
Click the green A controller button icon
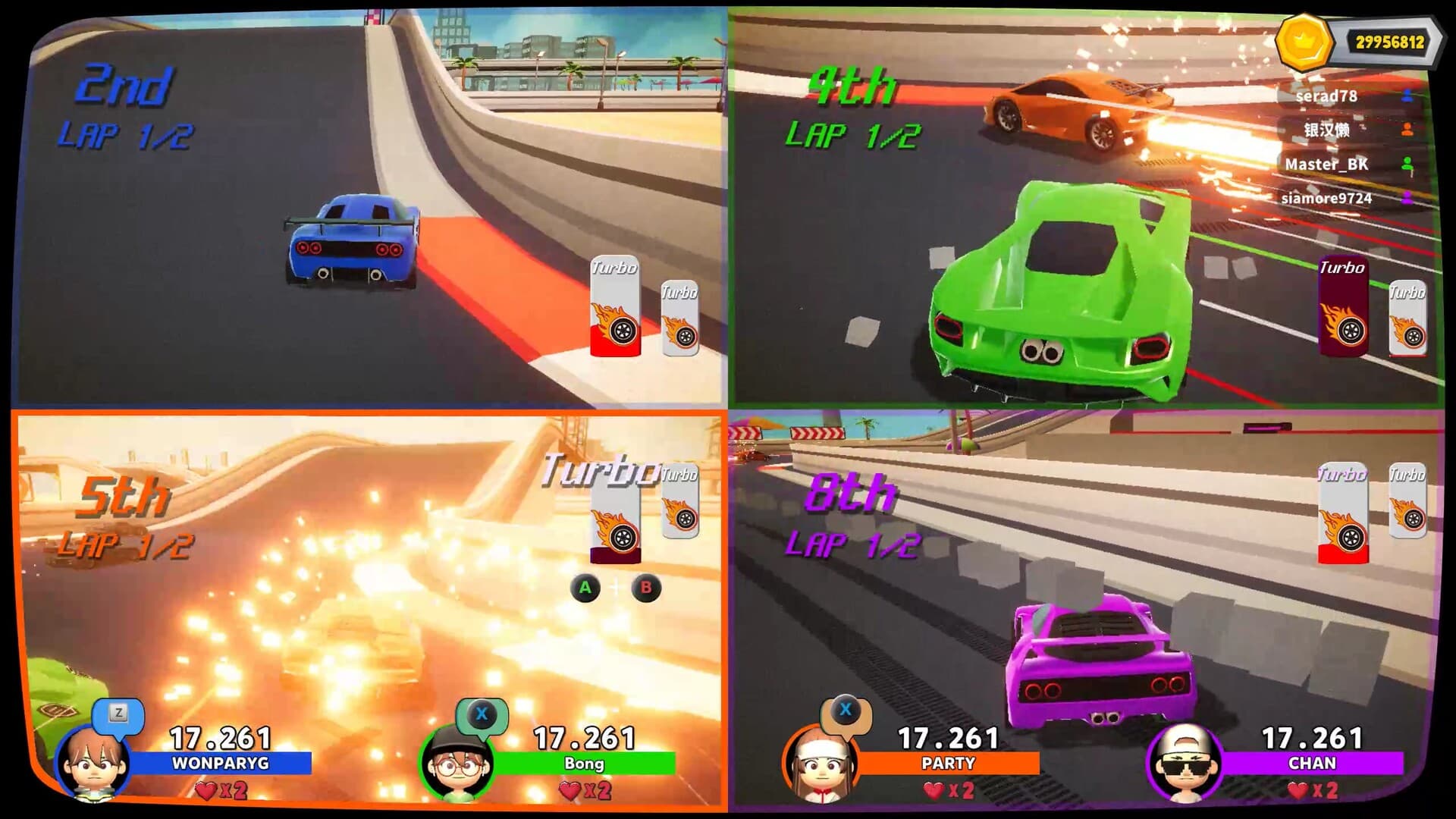tap(585, 588)
